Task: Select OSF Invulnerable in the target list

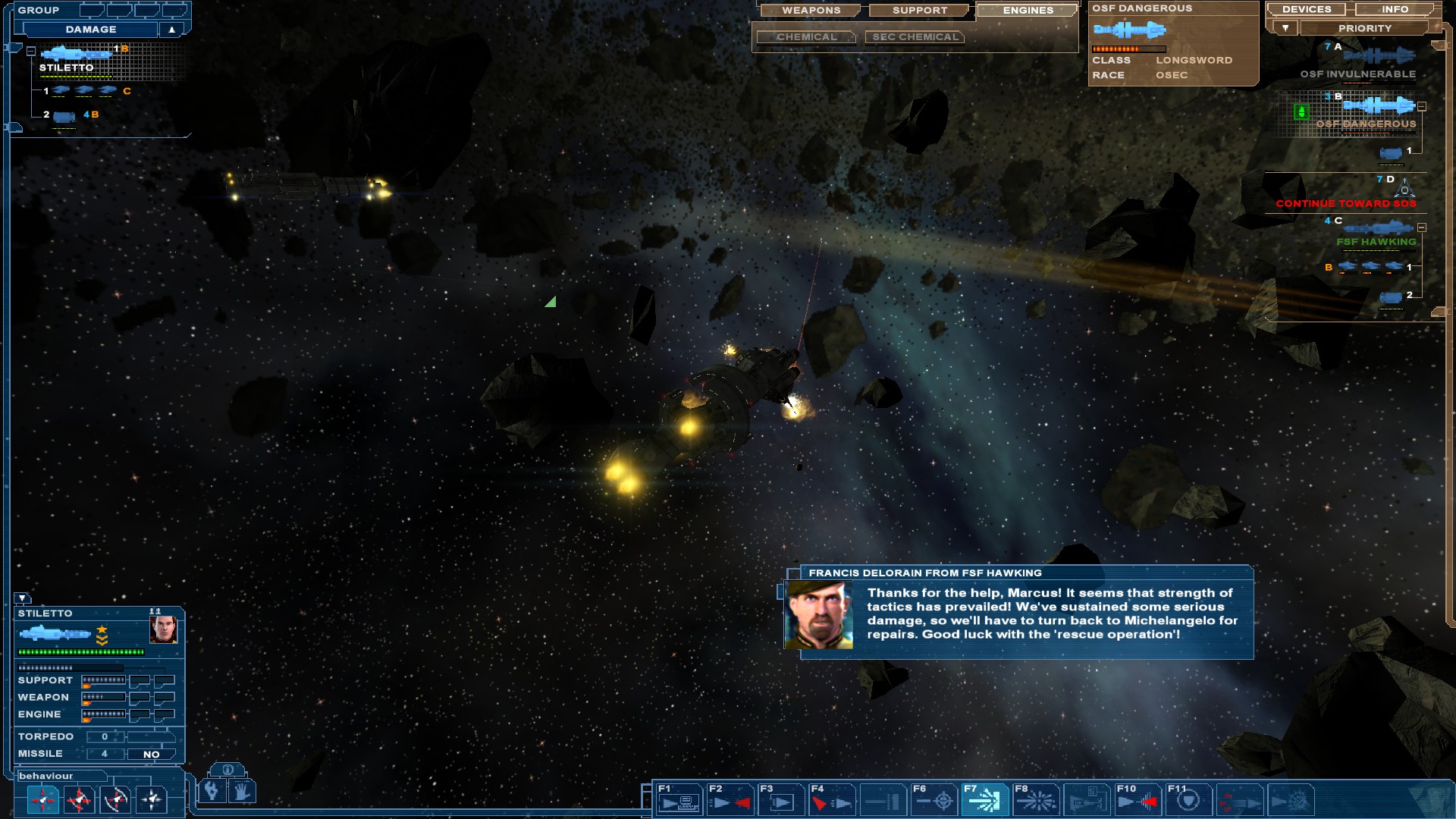Action: pos(1357,74)
